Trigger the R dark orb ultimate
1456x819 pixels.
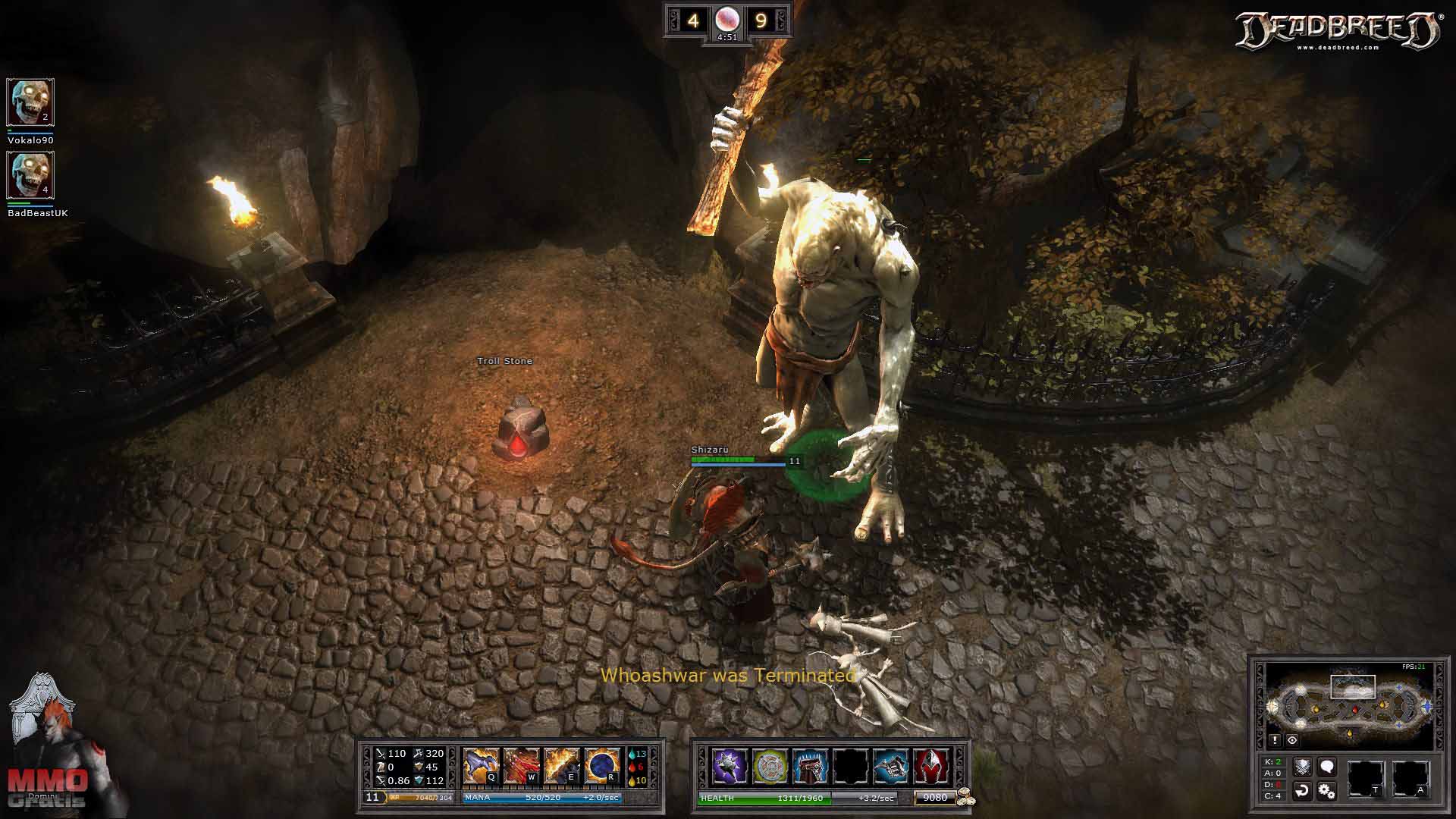tap(602, 765)
